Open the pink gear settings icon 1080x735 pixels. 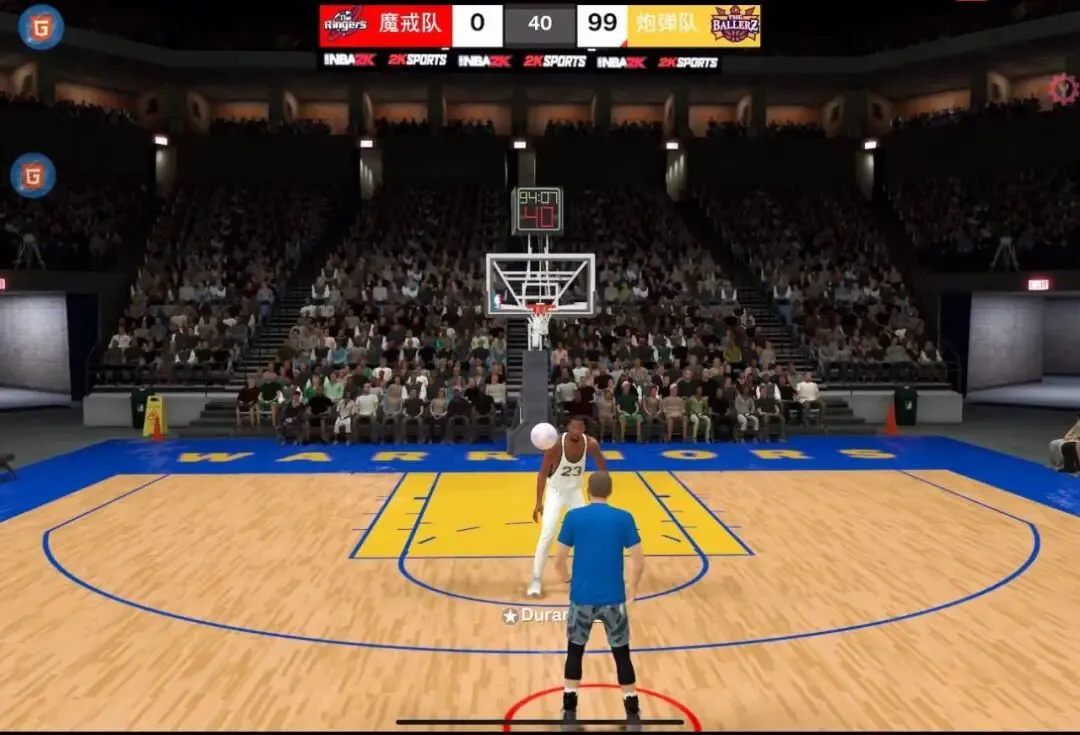pos(1062,90)
